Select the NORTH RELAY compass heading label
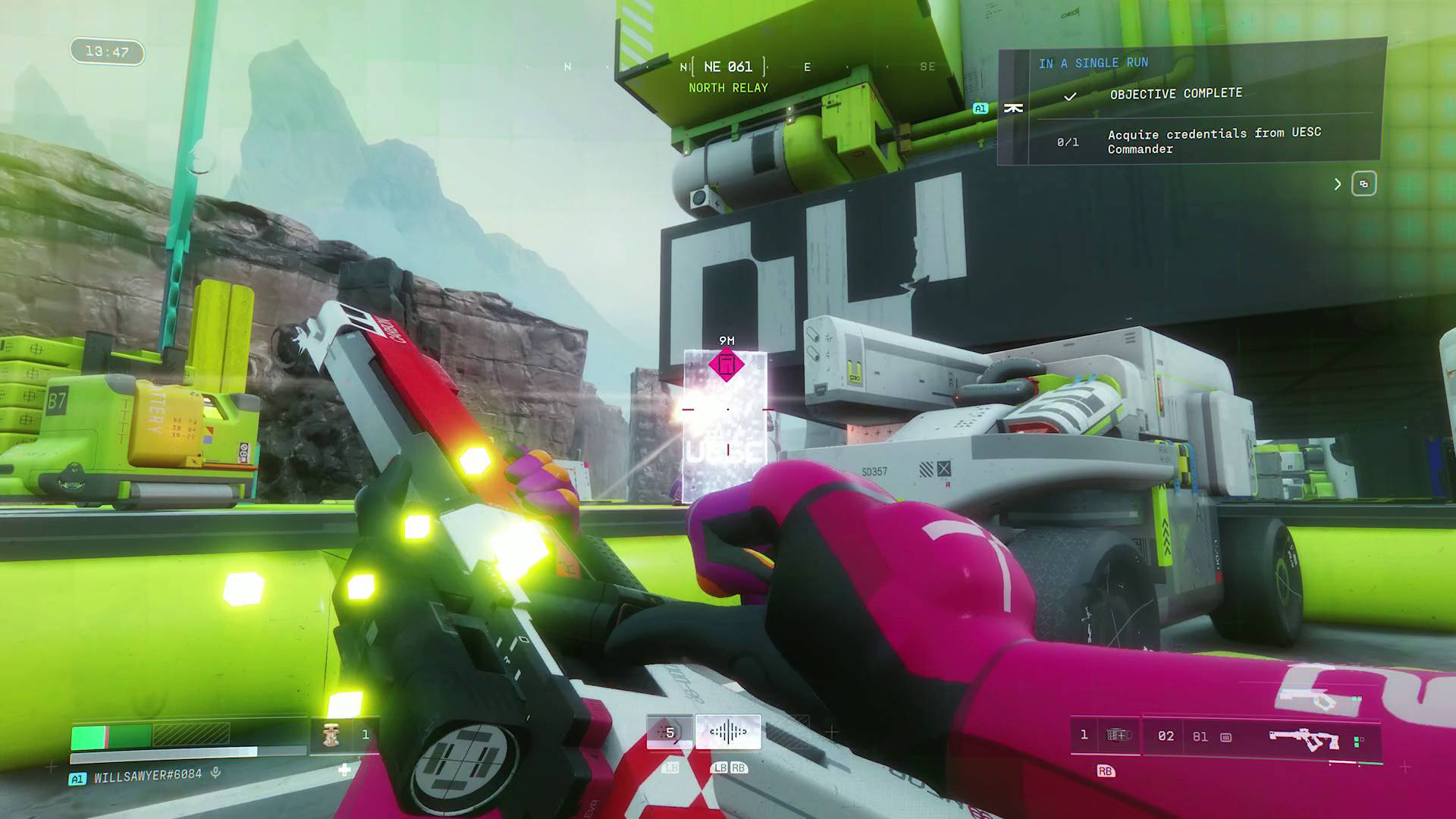This screenshot has height=819, width=1456. pyautogui.click(x=727, y=88)
